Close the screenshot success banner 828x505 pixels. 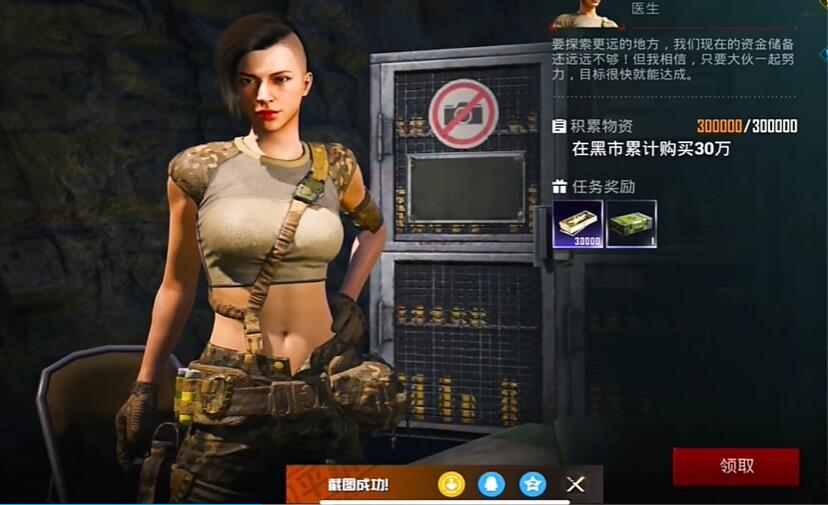(x=576, y=484)
